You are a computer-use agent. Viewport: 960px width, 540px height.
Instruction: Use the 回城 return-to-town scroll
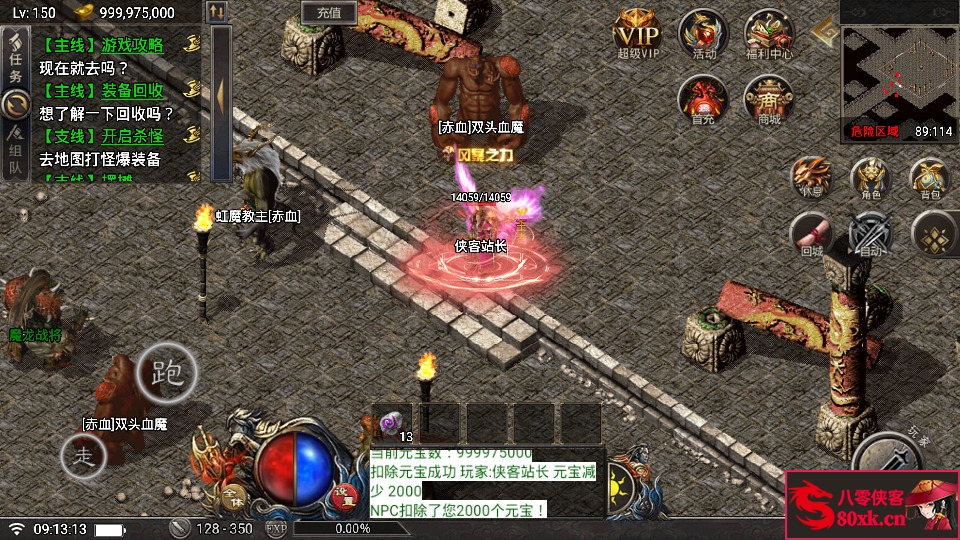pos(811,235)
